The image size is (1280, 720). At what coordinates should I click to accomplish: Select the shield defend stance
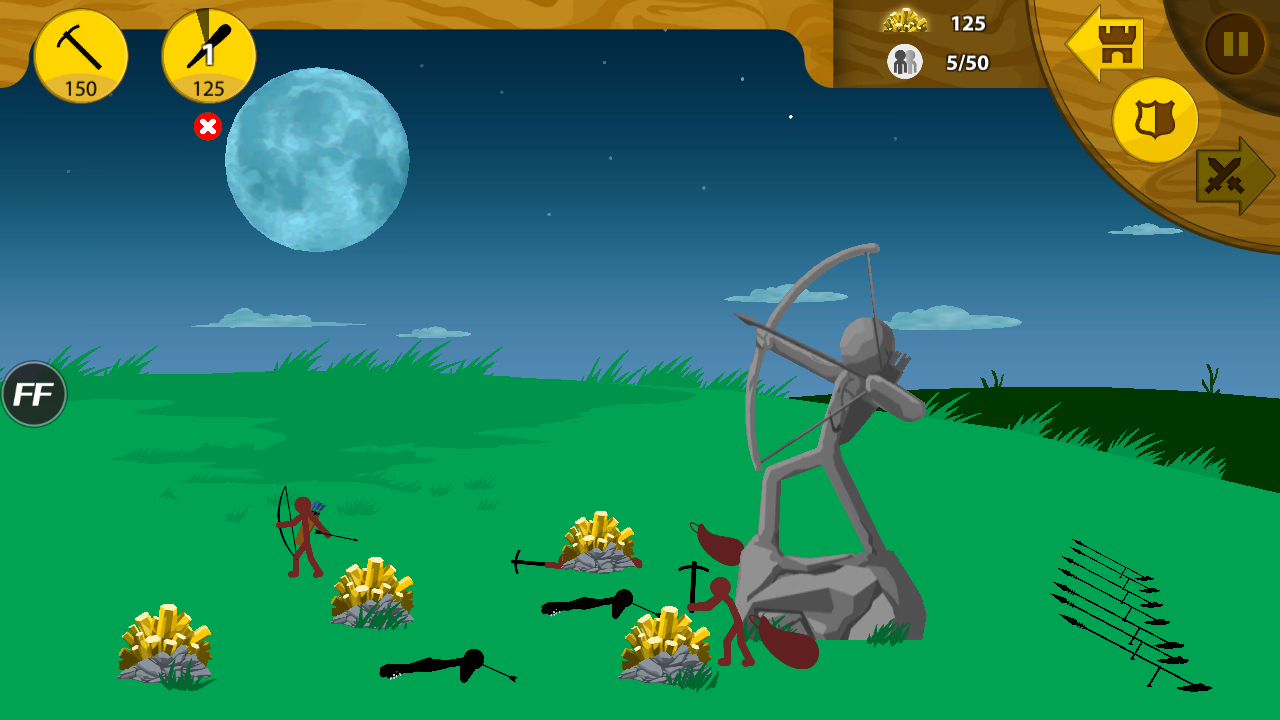point(1155,120)
